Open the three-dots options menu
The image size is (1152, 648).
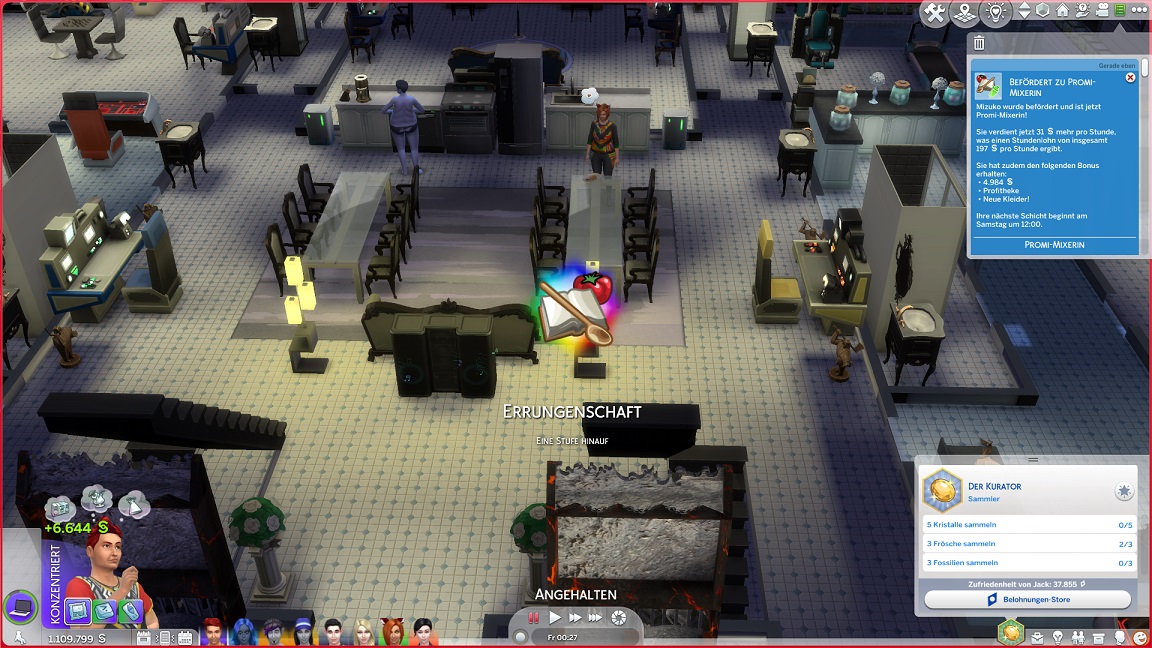[1138, 11]
